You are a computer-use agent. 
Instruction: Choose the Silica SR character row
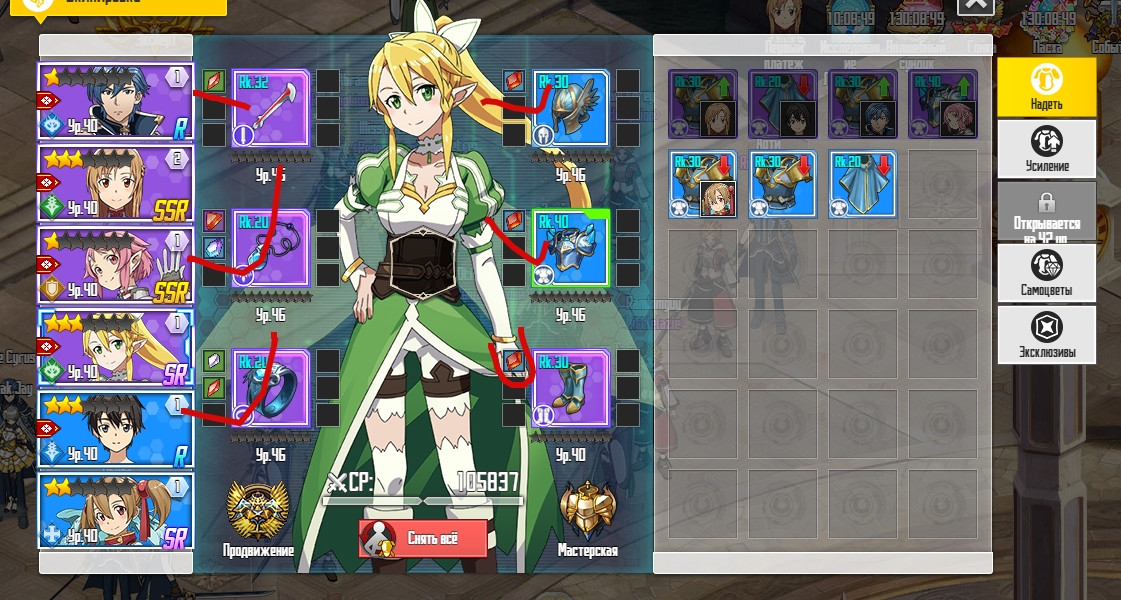coord(116,511)
